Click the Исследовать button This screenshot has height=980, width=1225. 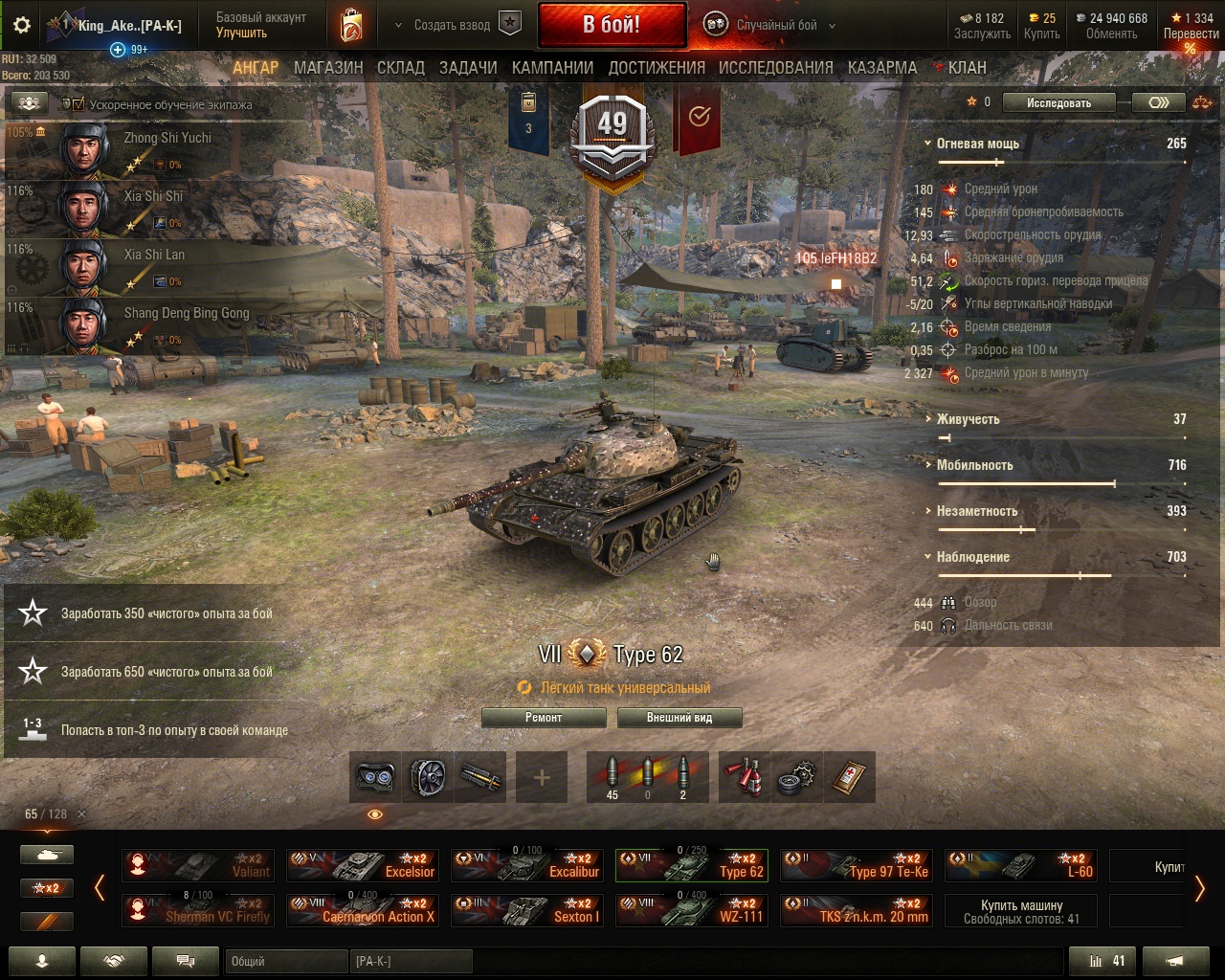(1058, 103)
